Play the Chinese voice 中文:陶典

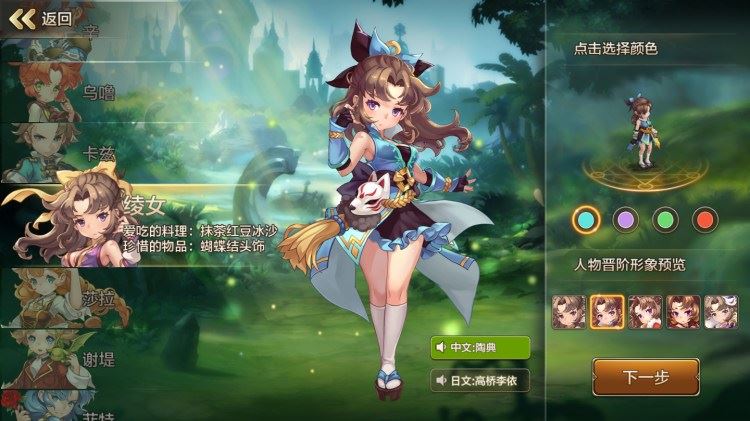tap(480, 347)
